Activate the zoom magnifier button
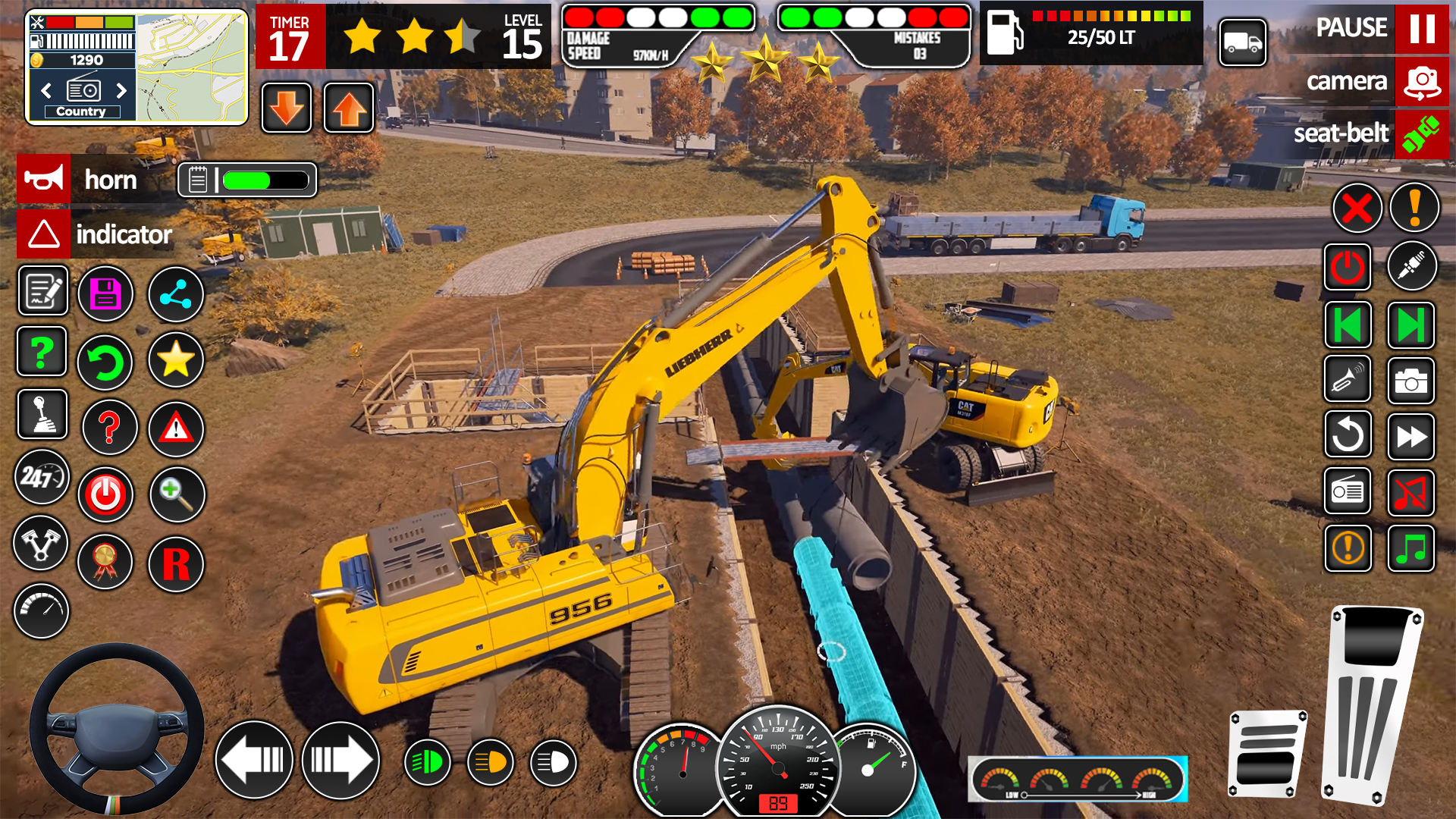The image size is (1456, 819). click(x=177, y=494)
